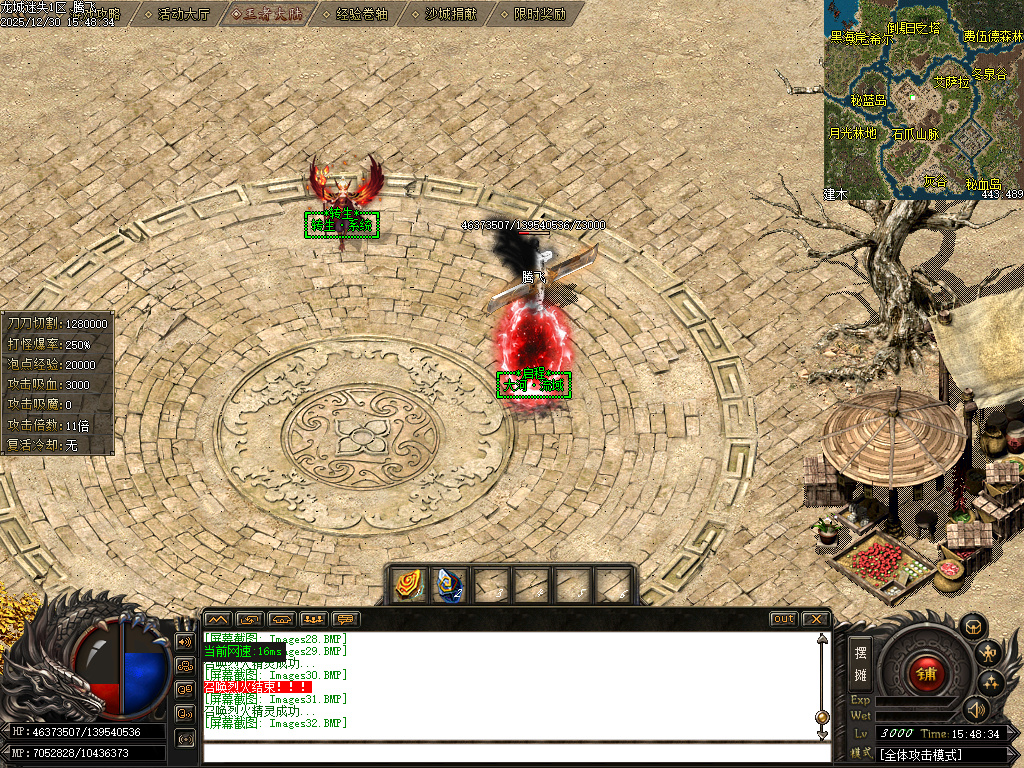The image size is (1024, 768).
Task: Open the bag chest icon
Action: coord(973,627)
